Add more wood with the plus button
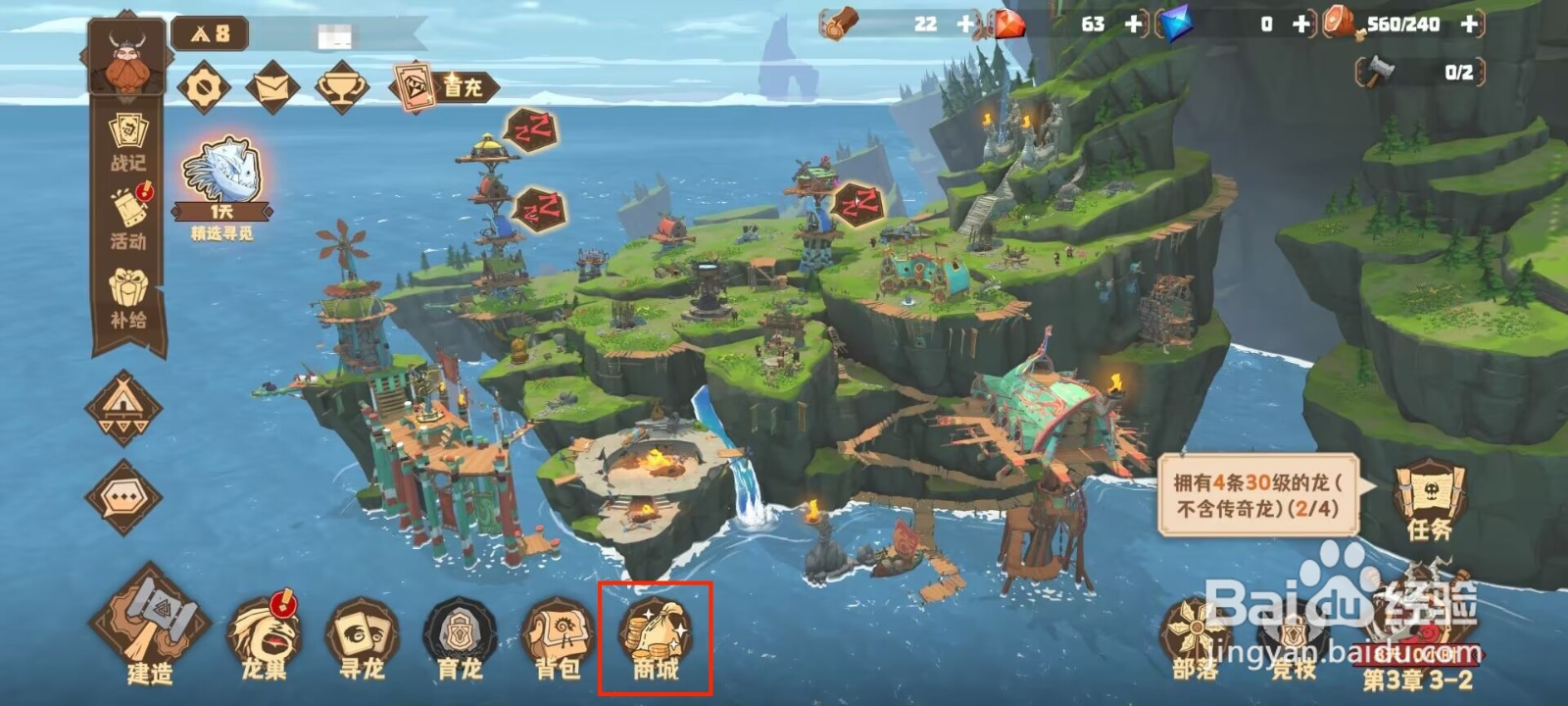Image resolution: width=1568 pixels, height=706 pixels. 967,25
